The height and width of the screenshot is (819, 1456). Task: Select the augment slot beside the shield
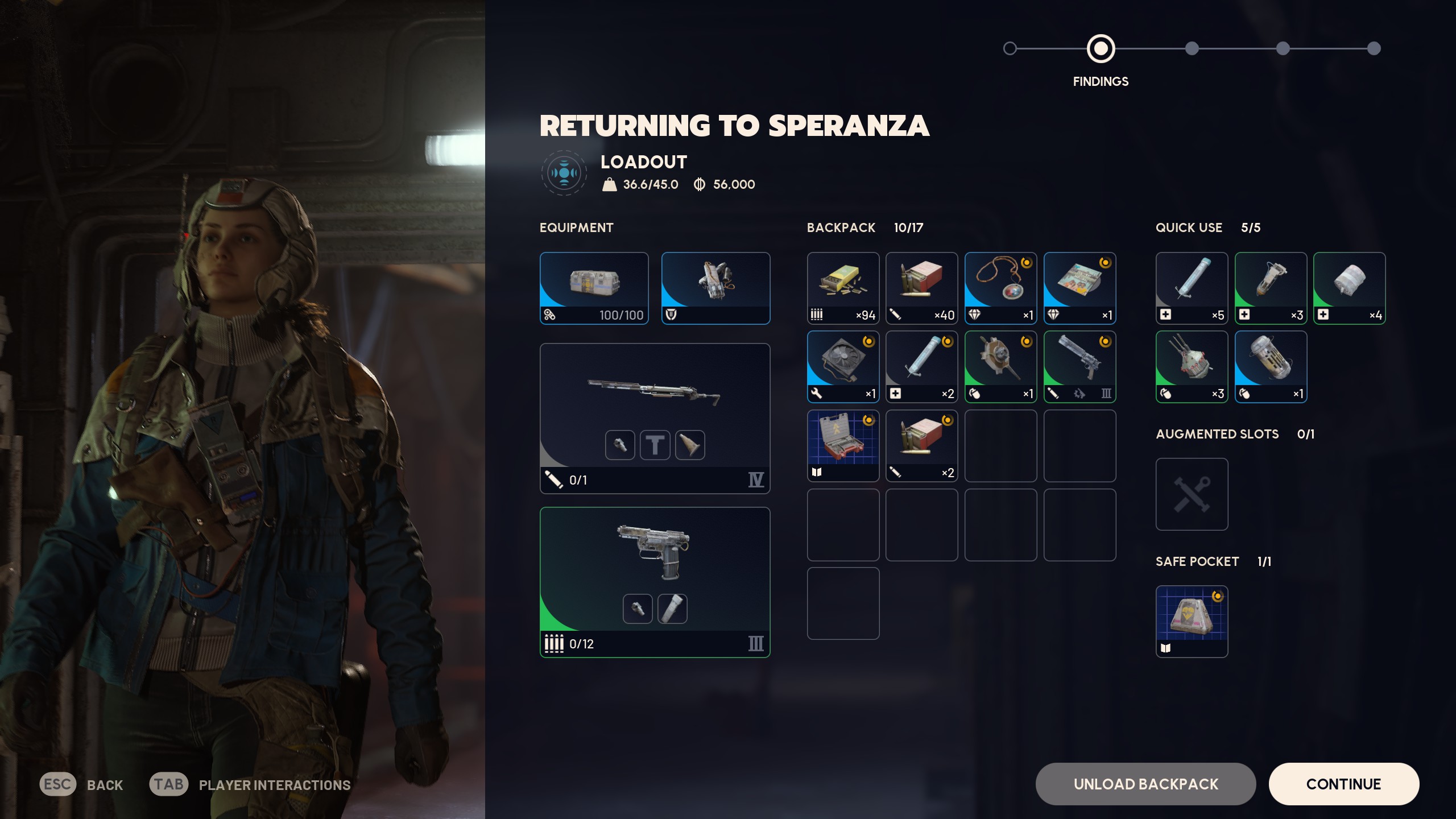[715, 288]
